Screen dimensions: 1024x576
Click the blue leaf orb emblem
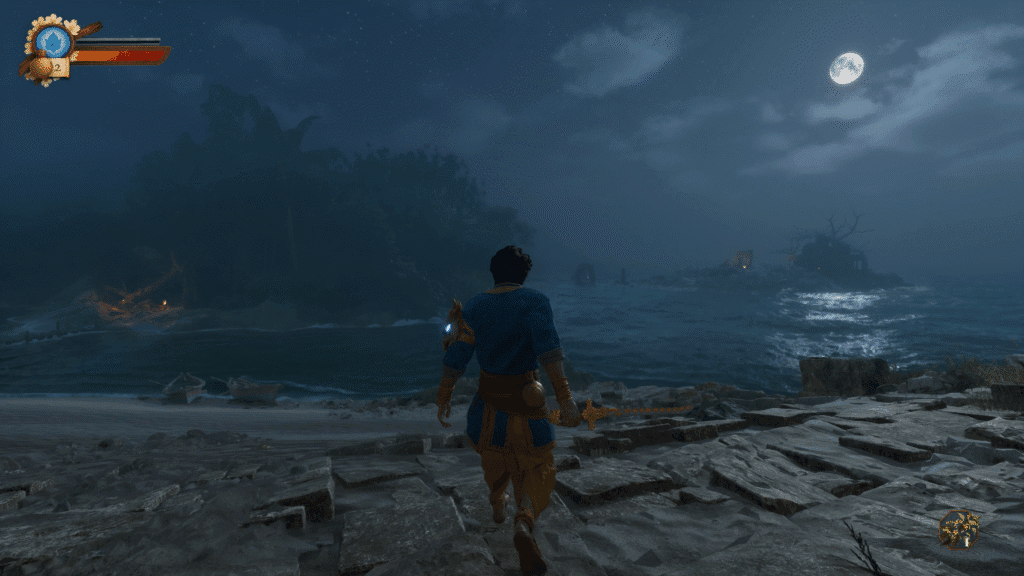[x=54, y=41]
